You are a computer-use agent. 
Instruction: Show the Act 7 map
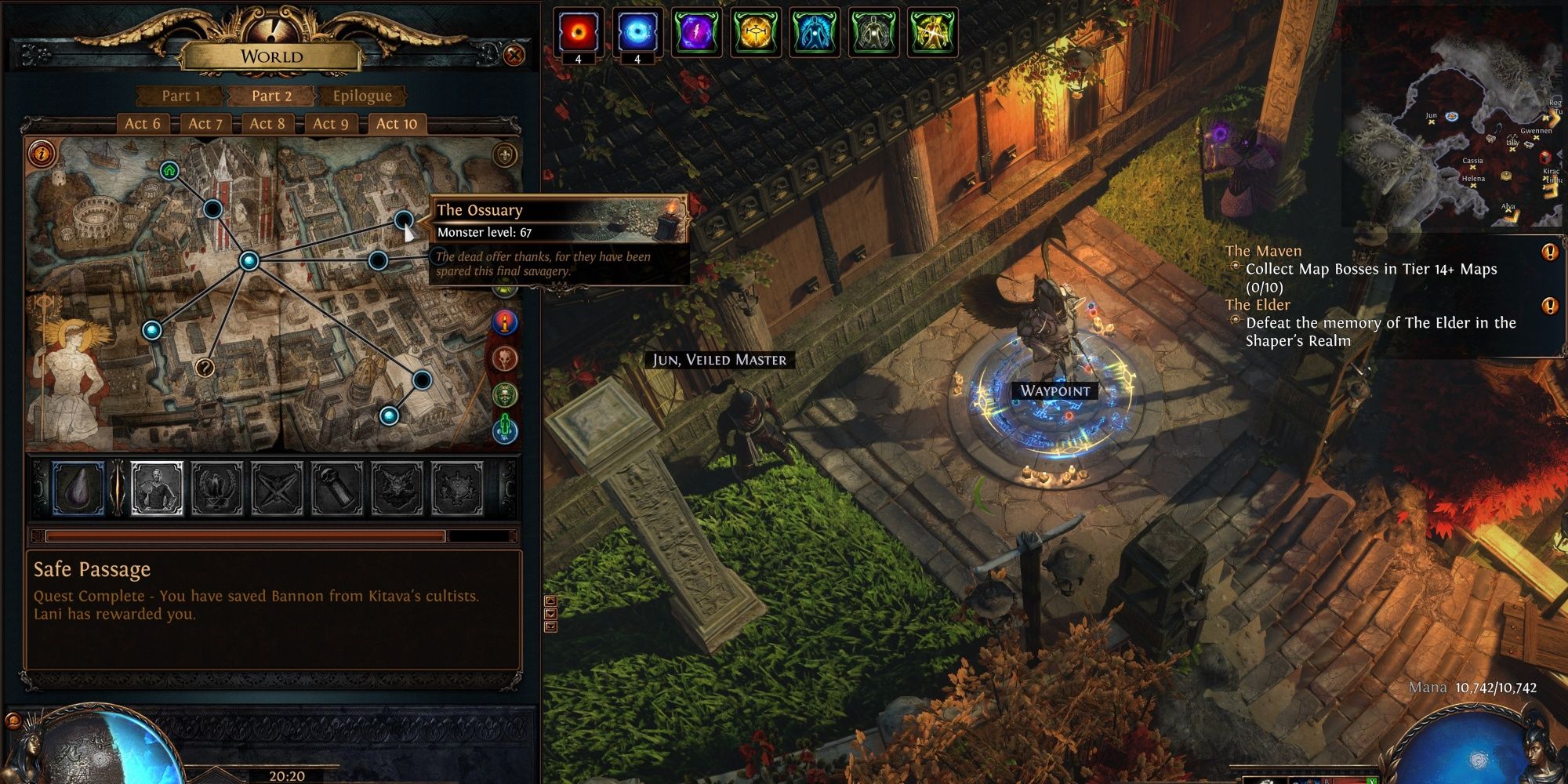pyautogui.click(x=205, y=123)
